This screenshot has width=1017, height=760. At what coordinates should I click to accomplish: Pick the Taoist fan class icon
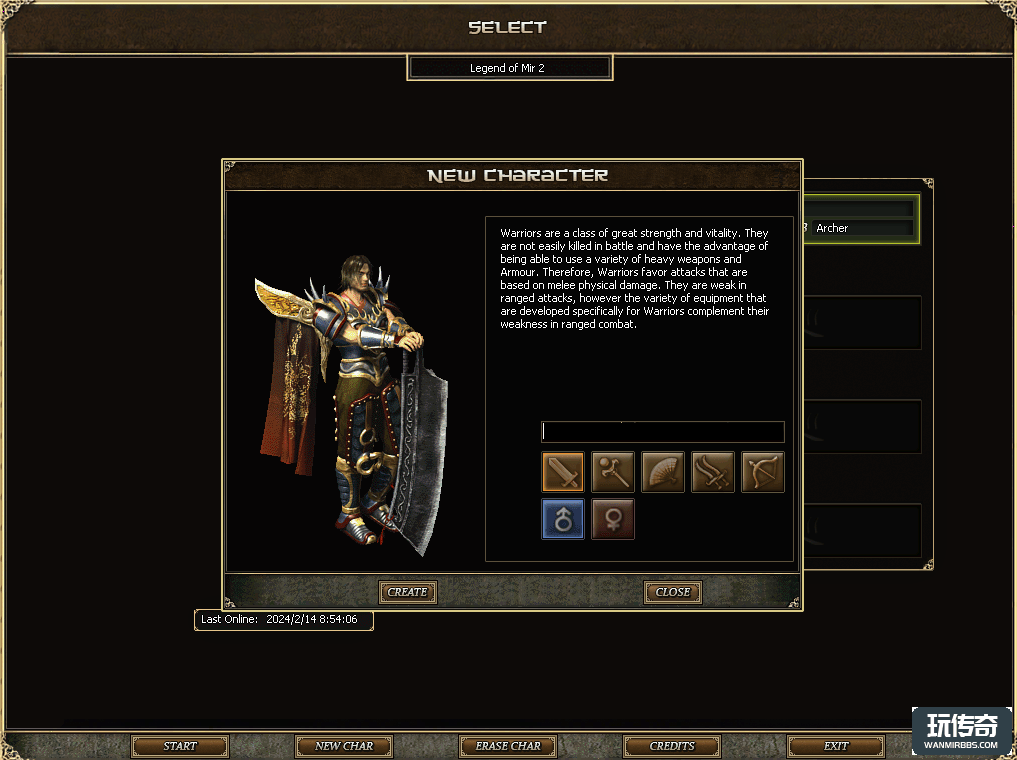tap(663, 472)
